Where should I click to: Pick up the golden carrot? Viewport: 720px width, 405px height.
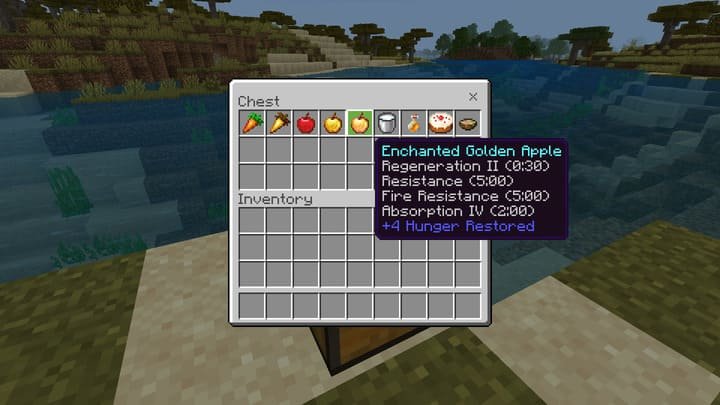(x=278, y=123)
